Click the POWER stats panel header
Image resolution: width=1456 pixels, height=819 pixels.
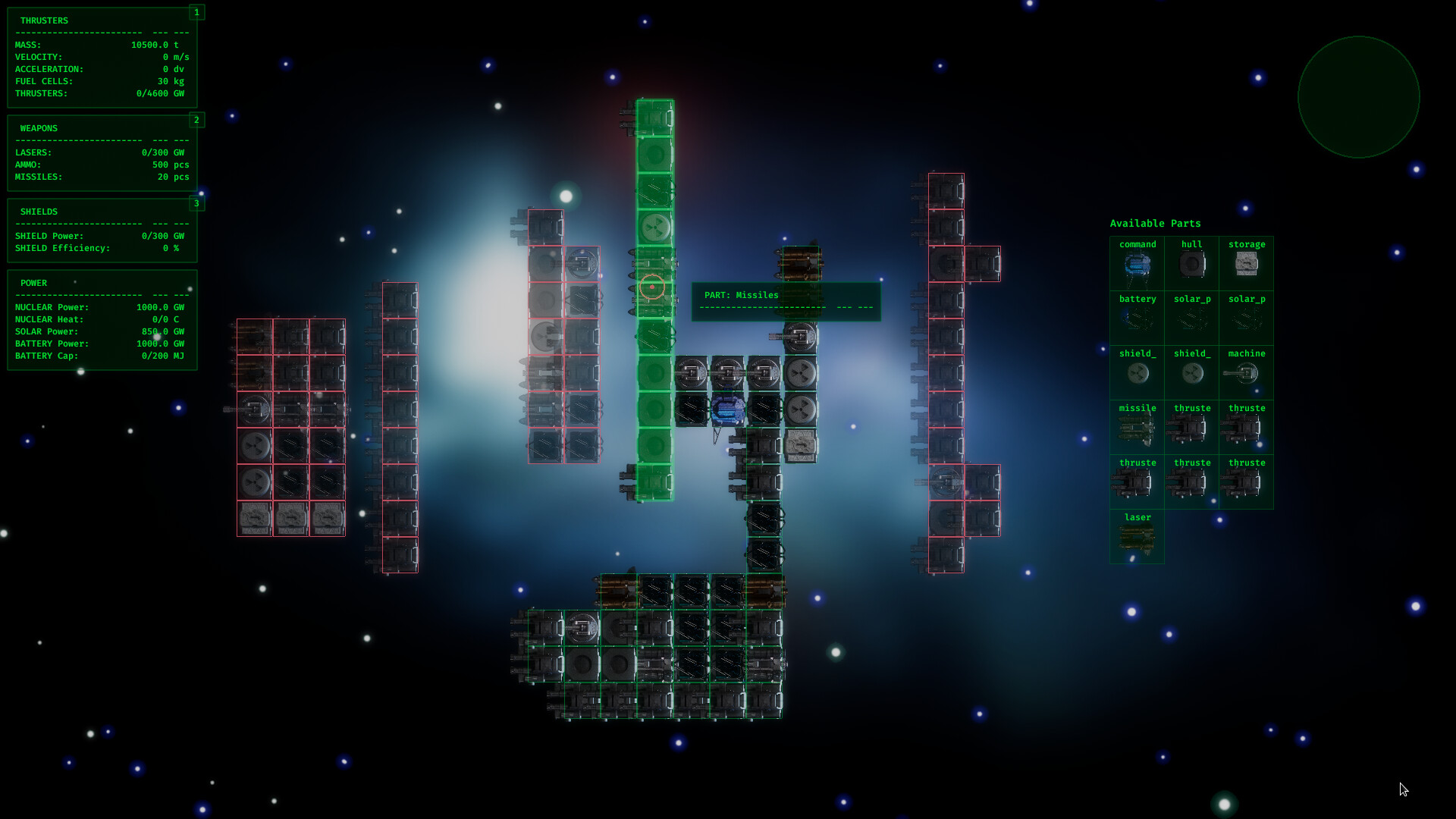pyautogui.click(x=33, y=283)
